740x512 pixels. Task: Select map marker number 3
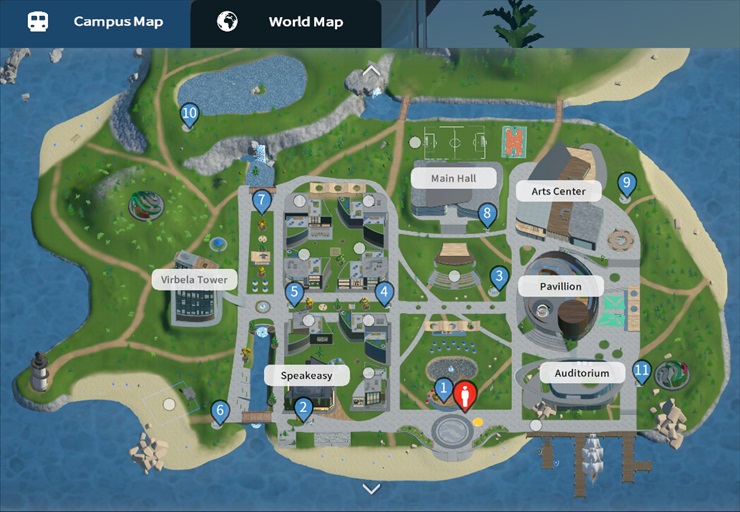click(499, 276)
